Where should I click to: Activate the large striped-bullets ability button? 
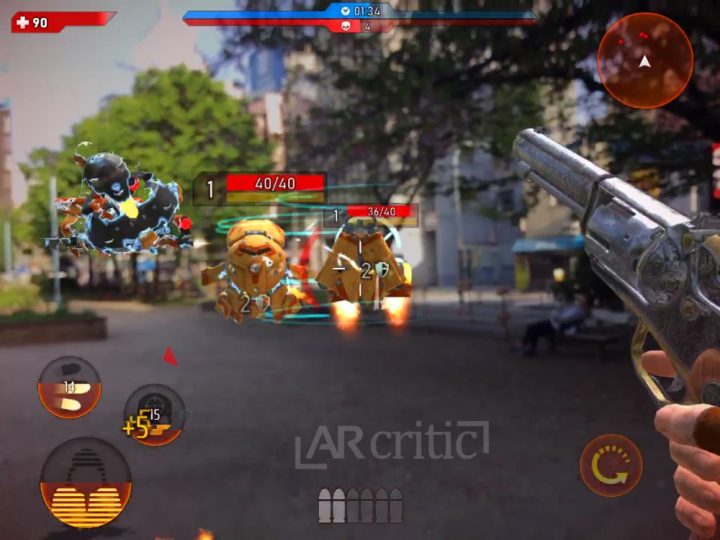pyautogui.click(x=85, y=484)
